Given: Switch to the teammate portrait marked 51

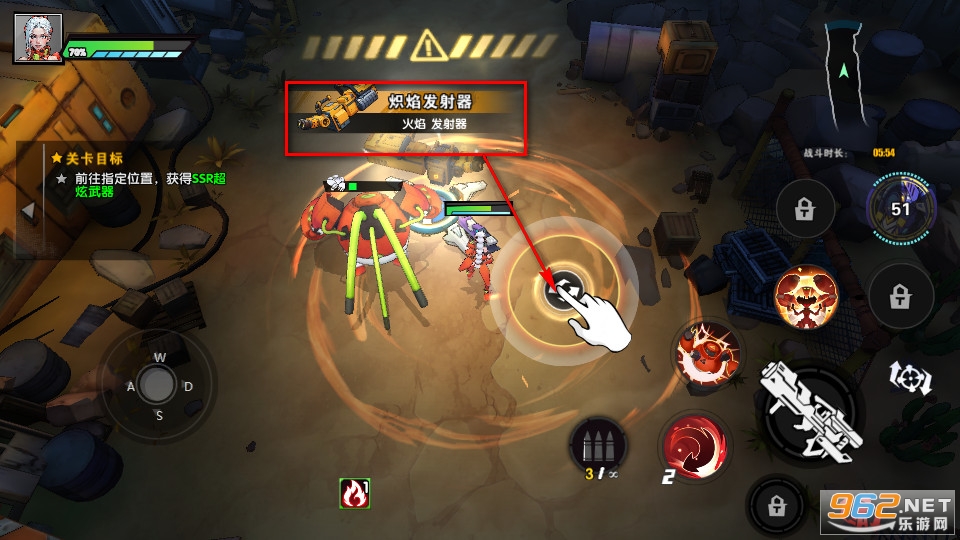Looking at the screenshot, I should pyautogui.click(x=900, y=208).
